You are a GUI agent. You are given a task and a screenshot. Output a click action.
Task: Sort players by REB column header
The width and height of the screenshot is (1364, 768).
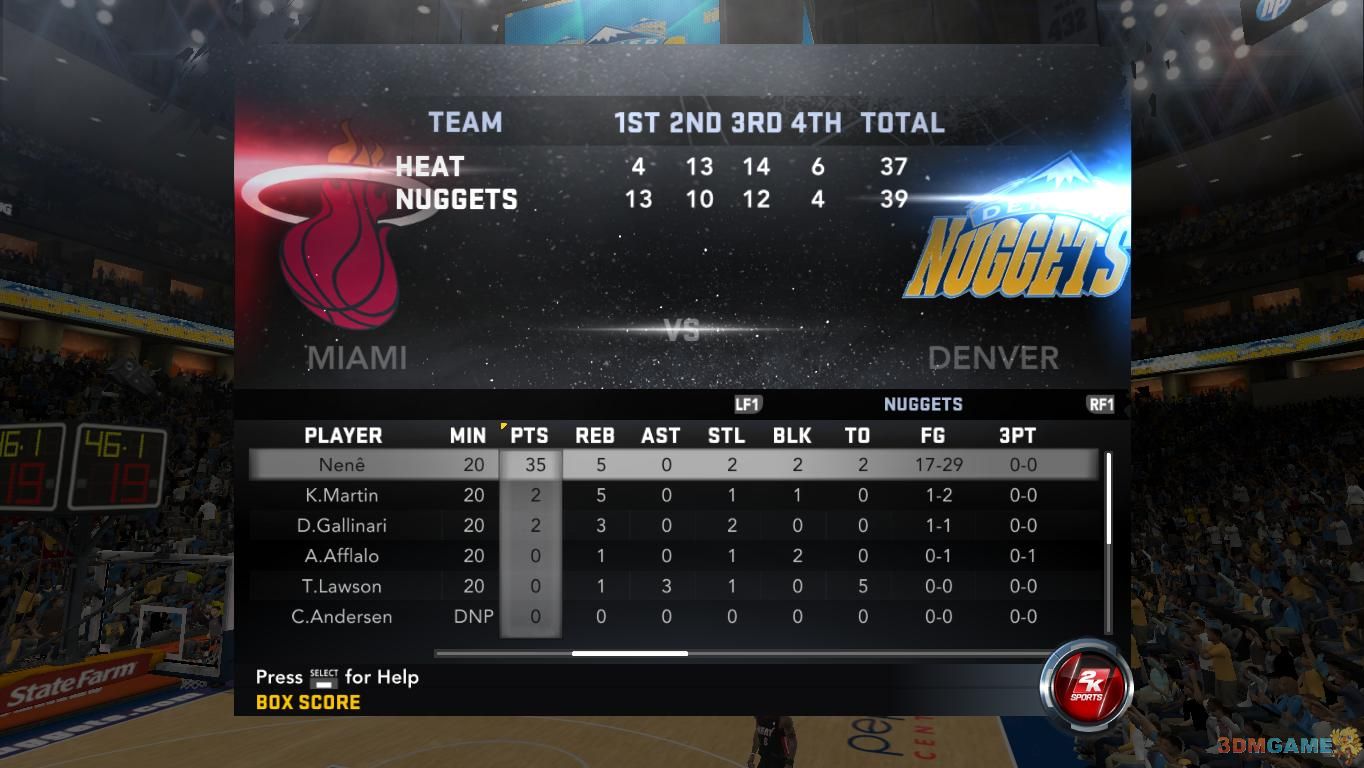[x=595, y=436]
